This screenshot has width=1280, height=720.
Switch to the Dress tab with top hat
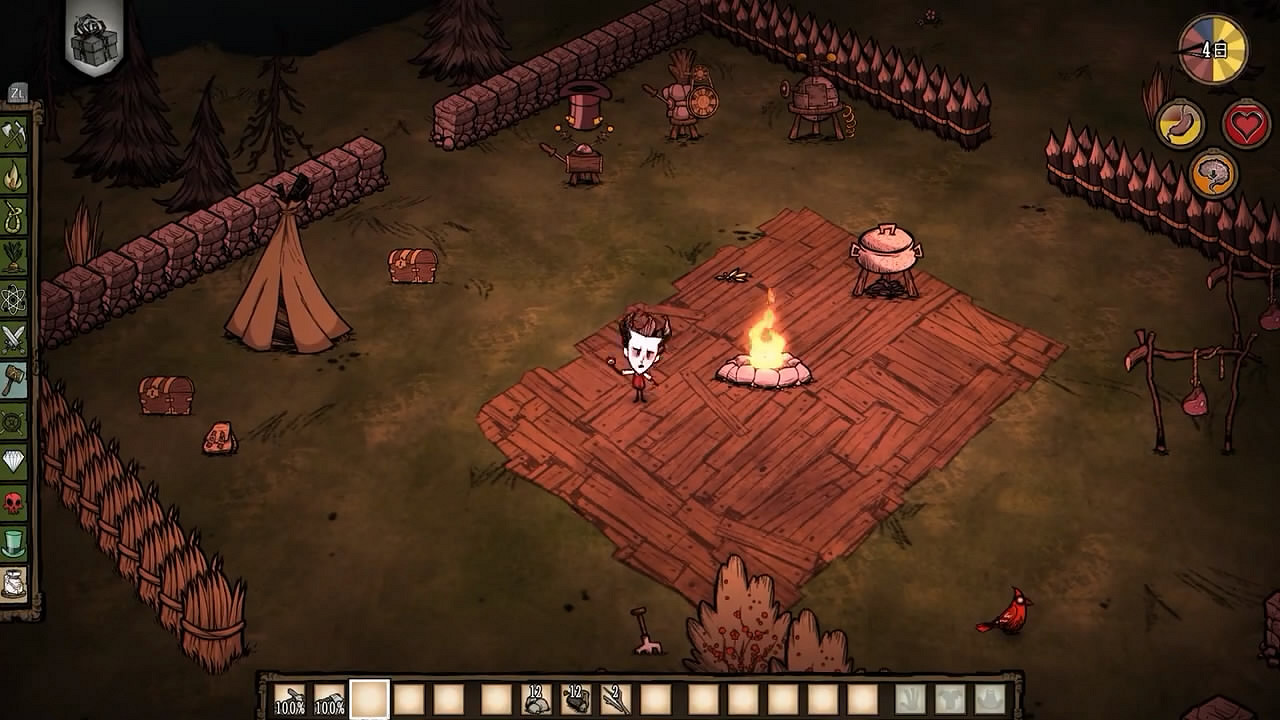pos(13,543)
